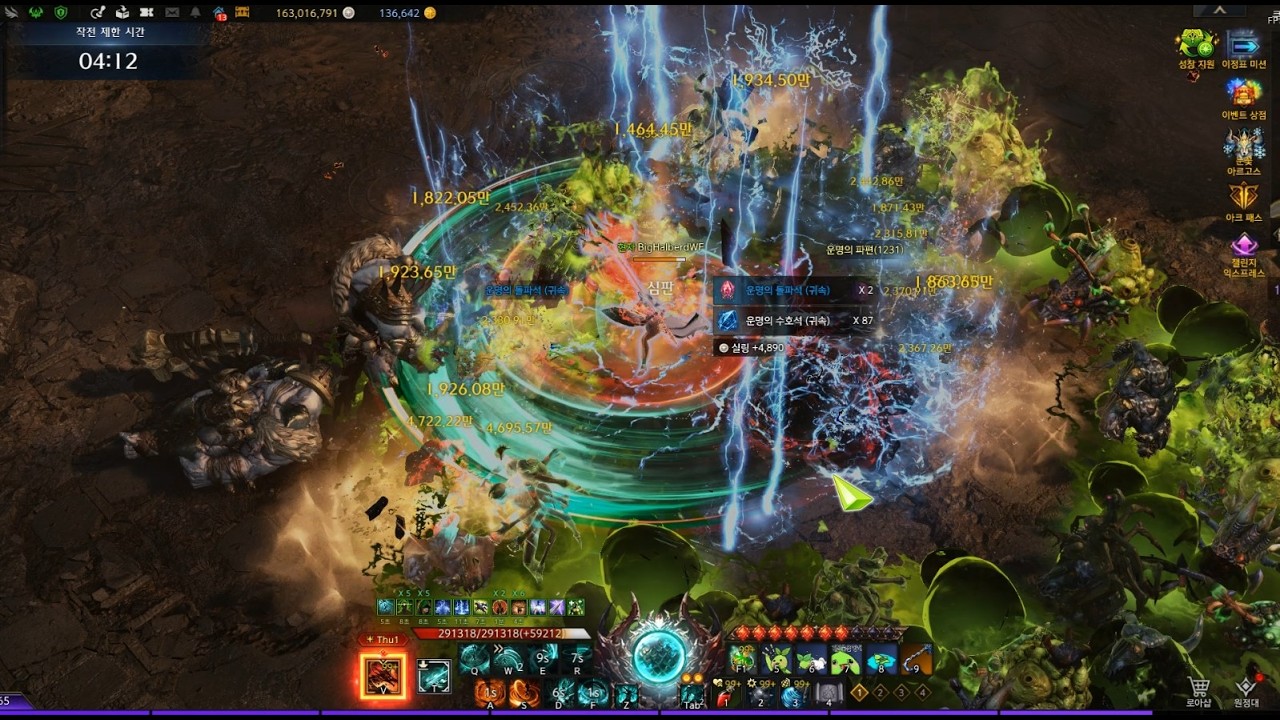This screenshot has width=1280, height=720.
Task: Use the F1 green battle item
Action: pyautogui.click(x=742, y=659)
